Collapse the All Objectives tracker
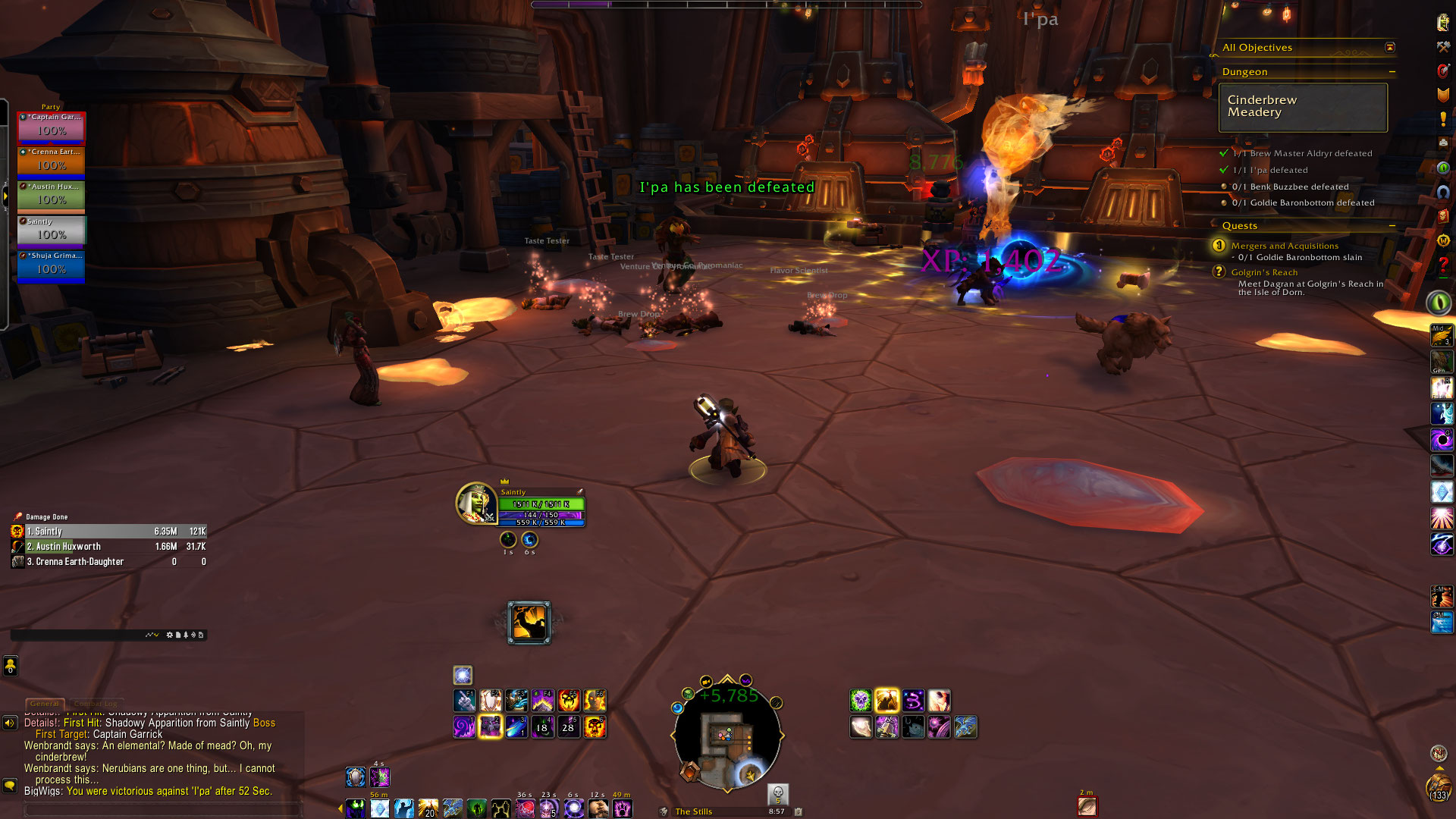 tap(1390, 48)
